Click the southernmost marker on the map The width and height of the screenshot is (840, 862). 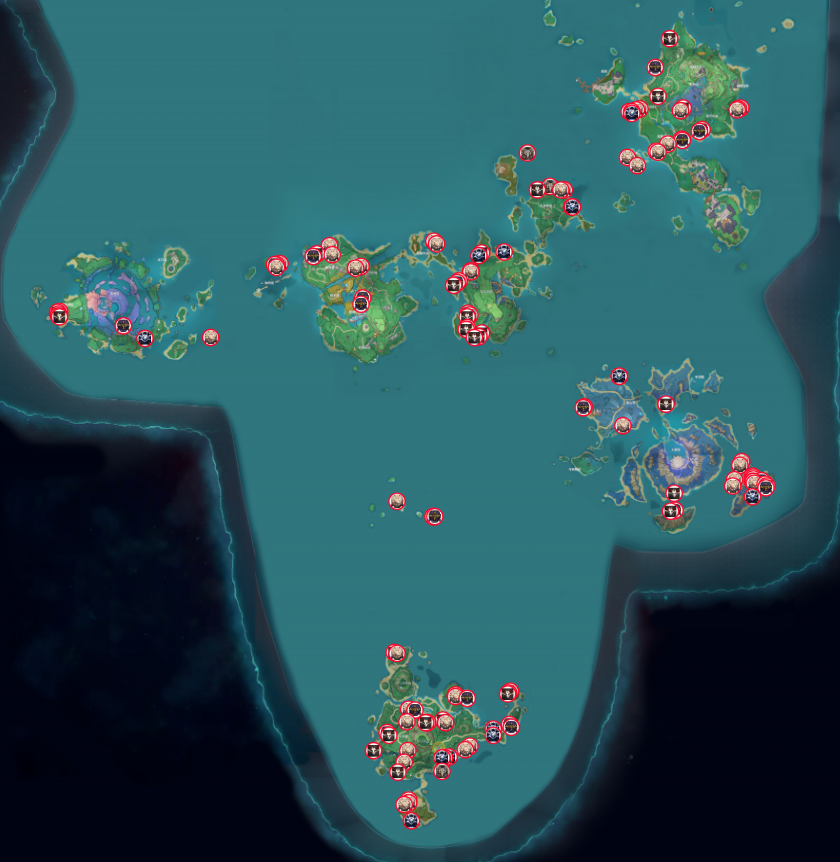(411, 820)
